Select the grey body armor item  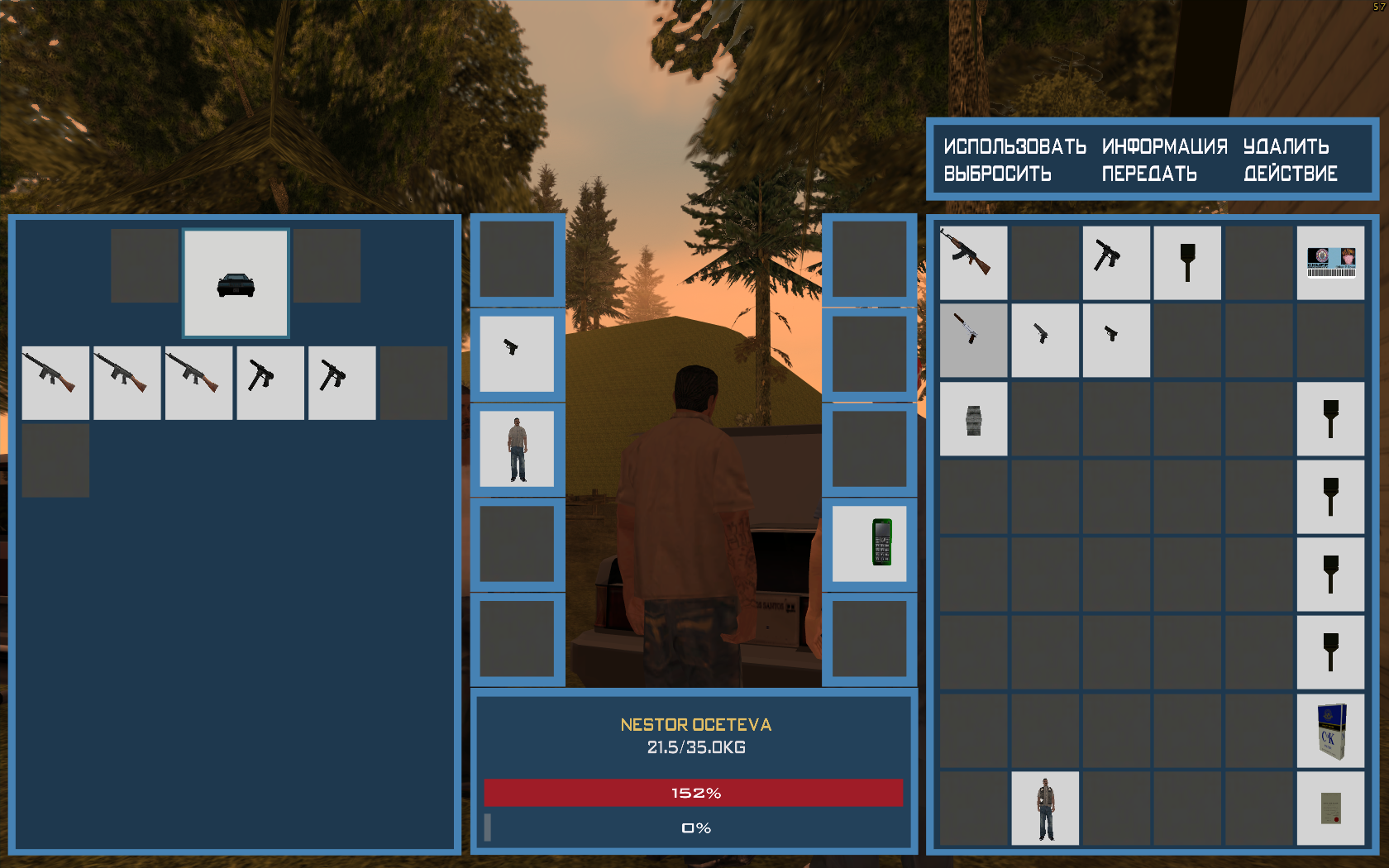tap(973, 418)
